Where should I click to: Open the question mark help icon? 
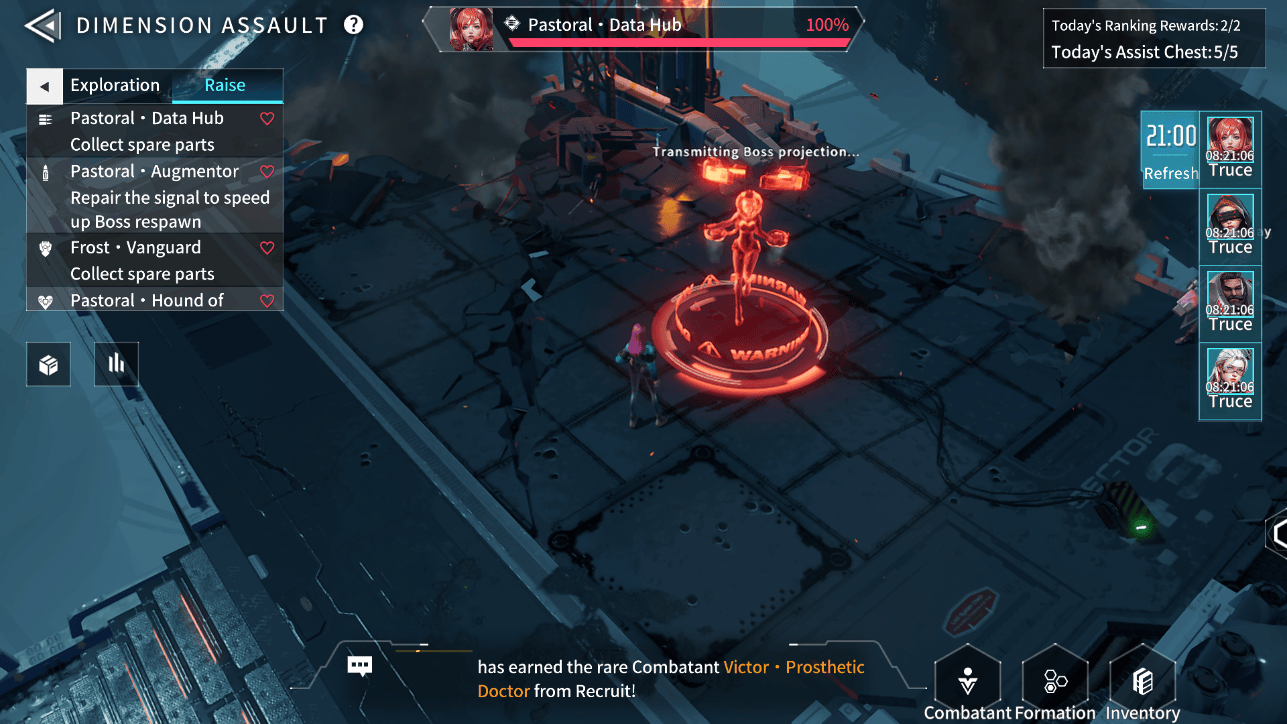(x=353, y=25)
